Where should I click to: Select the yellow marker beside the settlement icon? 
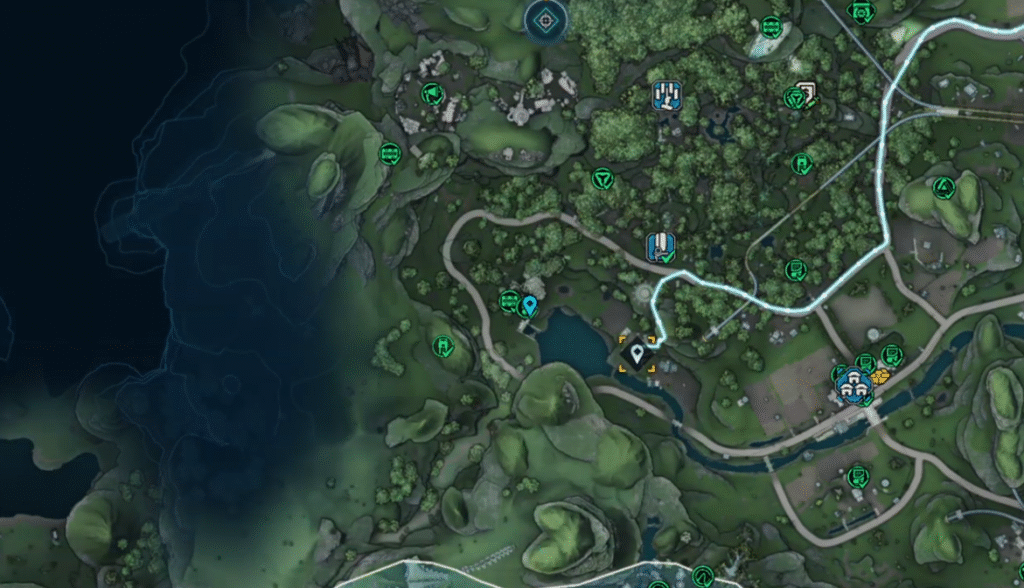point(880,377)
